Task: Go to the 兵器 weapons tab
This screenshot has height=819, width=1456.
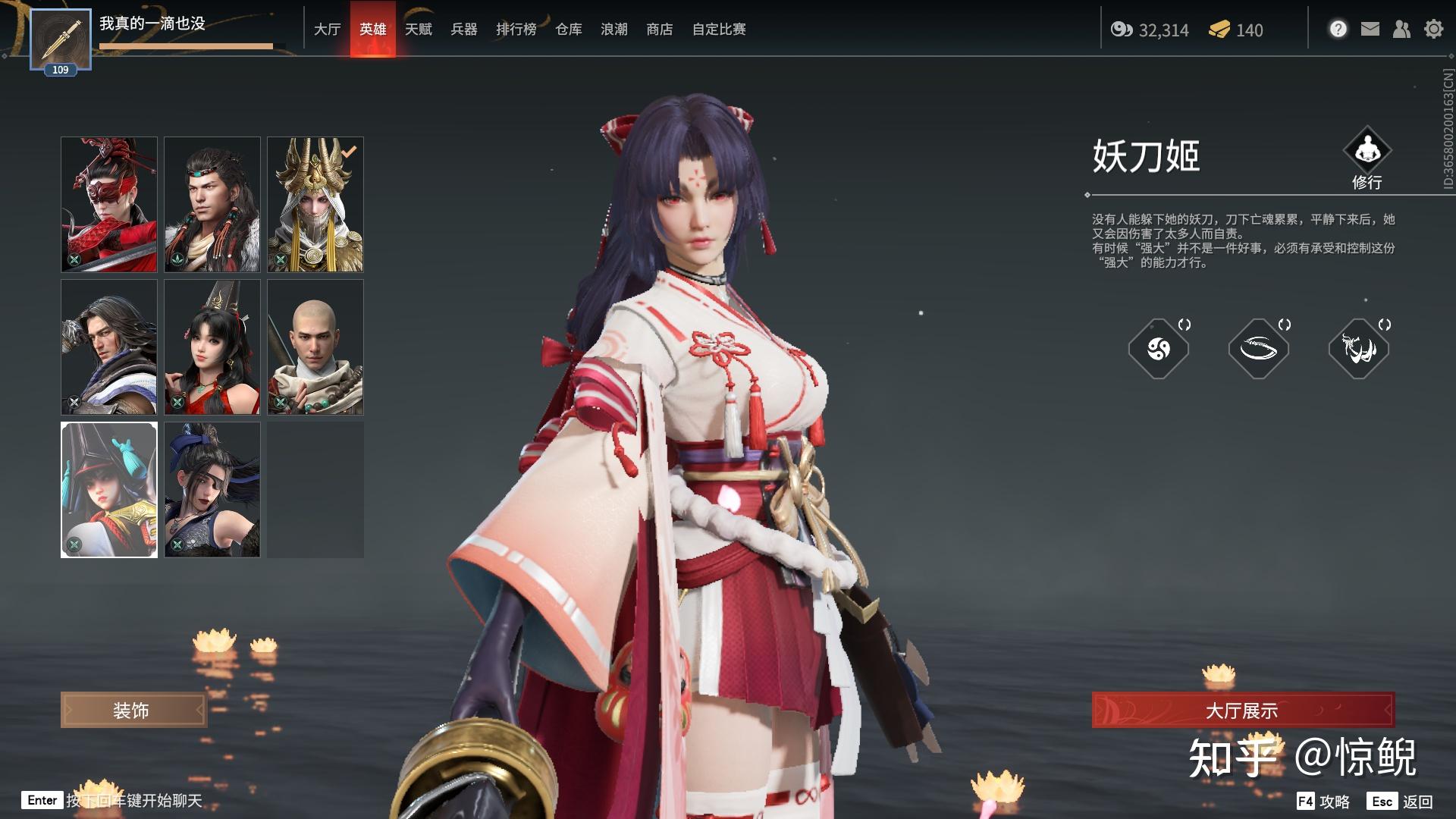Action: 463,30
